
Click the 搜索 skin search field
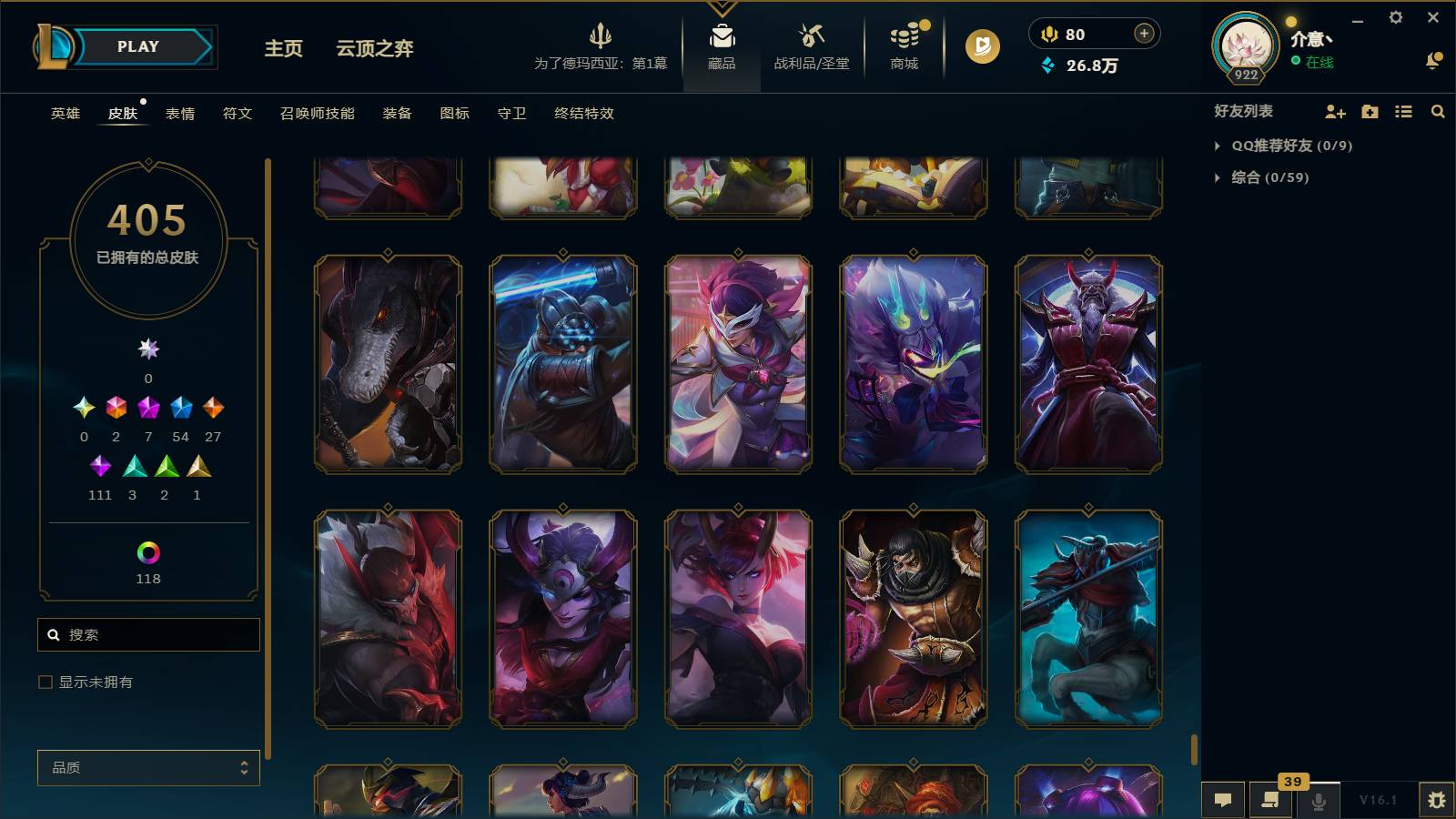[148, 634]
